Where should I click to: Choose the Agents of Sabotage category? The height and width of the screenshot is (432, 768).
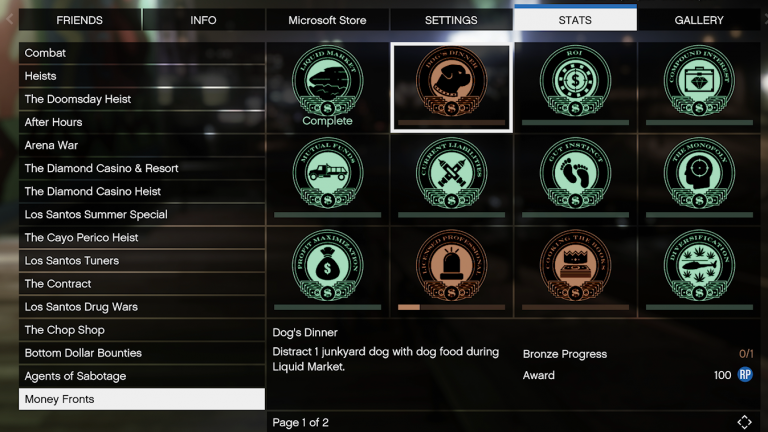click(141, 376)
